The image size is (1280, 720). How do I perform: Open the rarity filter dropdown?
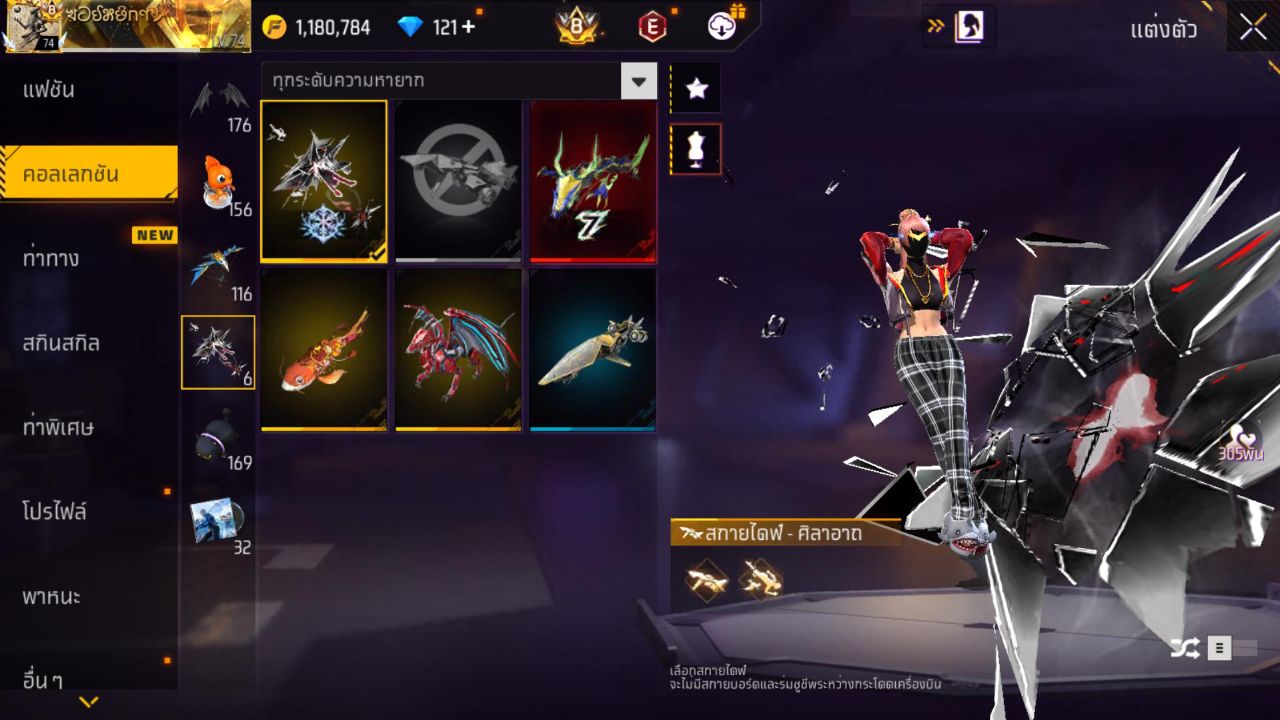click(x=638, y=82)
